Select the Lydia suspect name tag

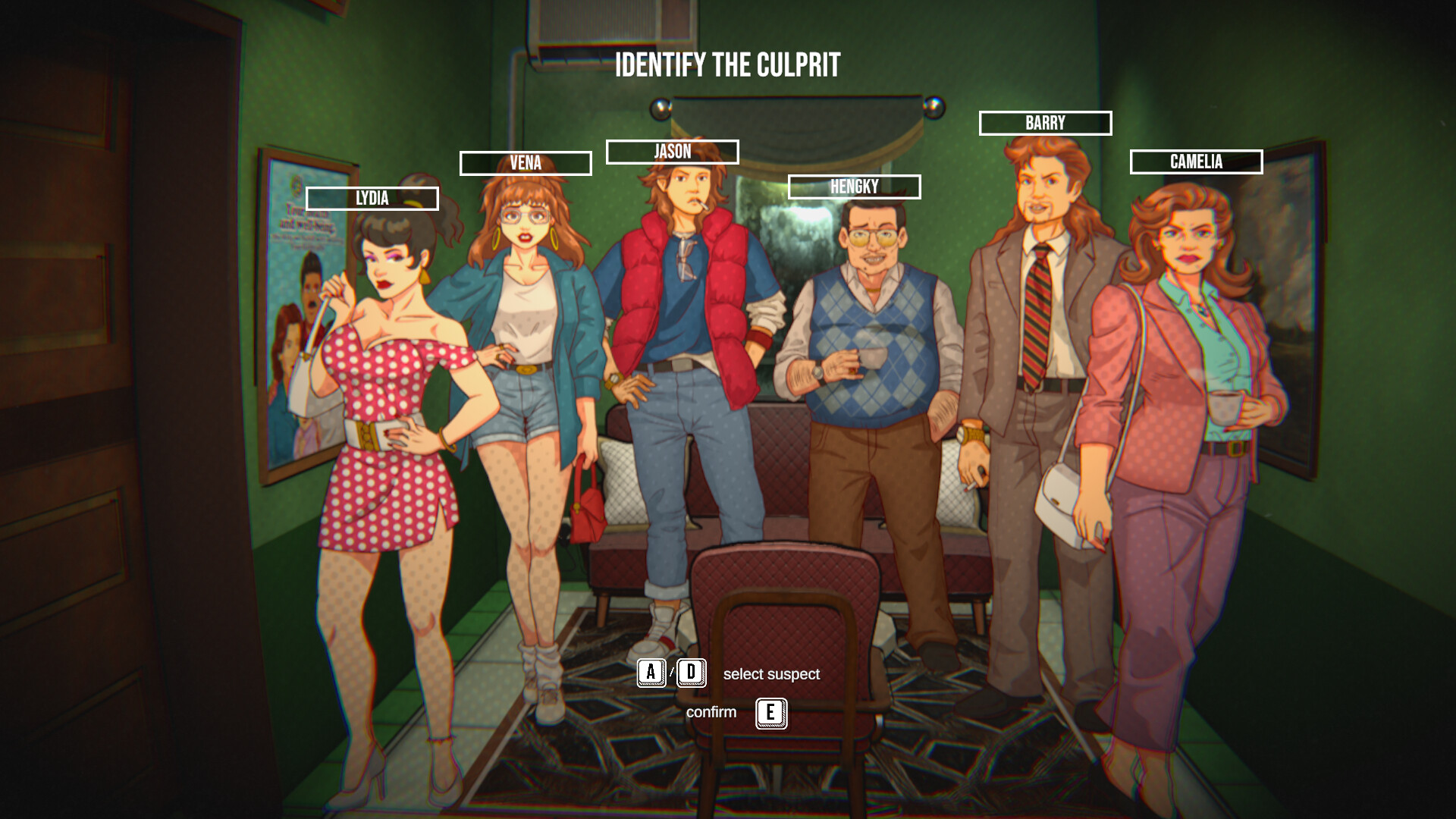372,199
